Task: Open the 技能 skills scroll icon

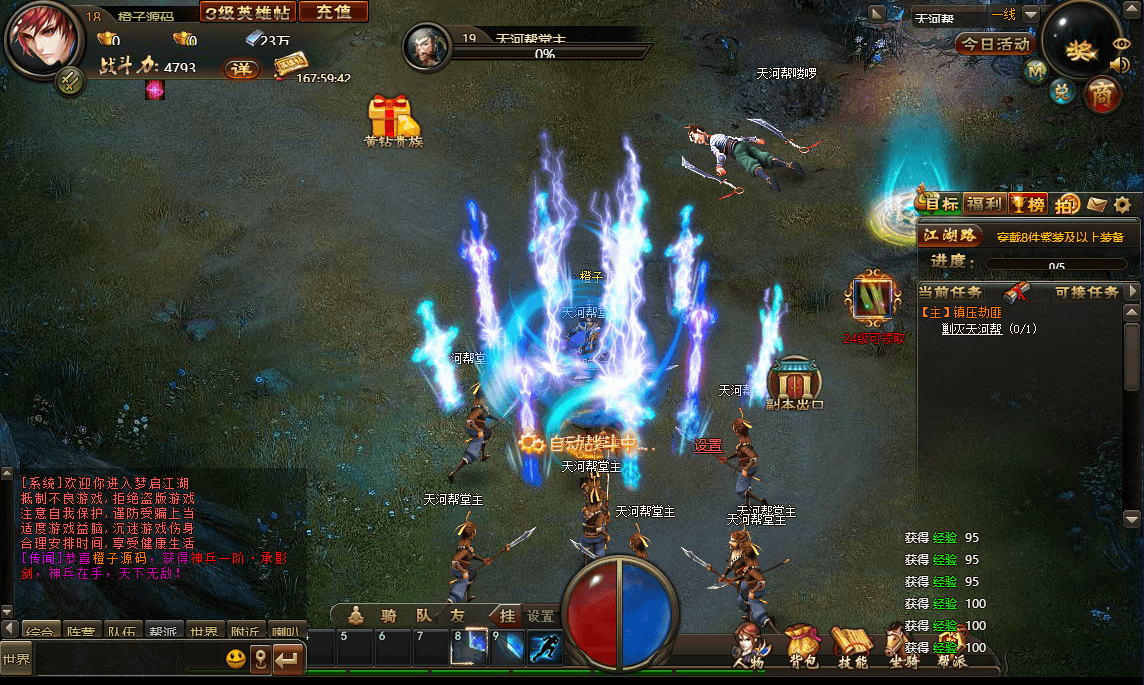Action: coord(852,646)
